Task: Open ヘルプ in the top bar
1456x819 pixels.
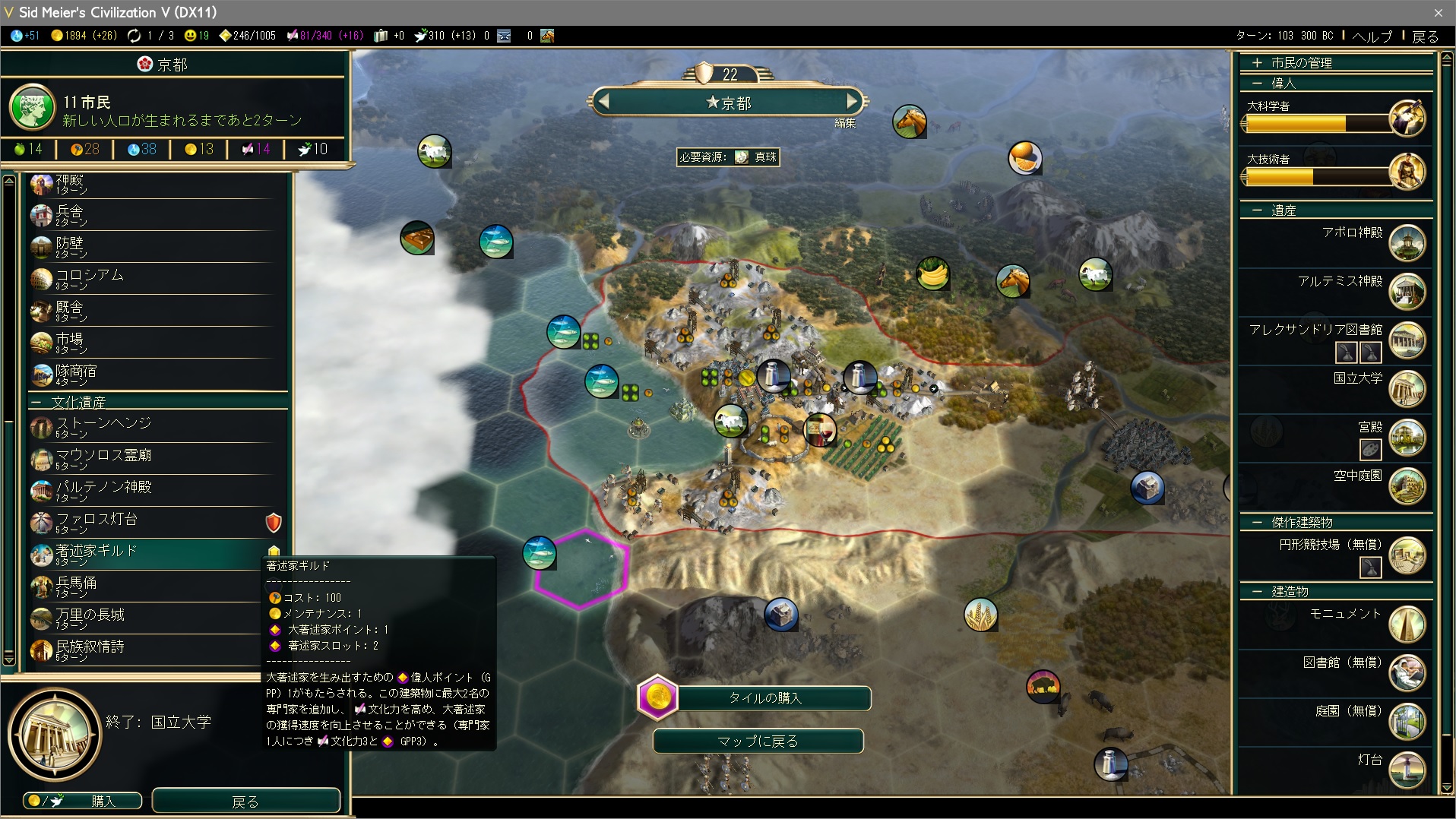Action: 1372,36
